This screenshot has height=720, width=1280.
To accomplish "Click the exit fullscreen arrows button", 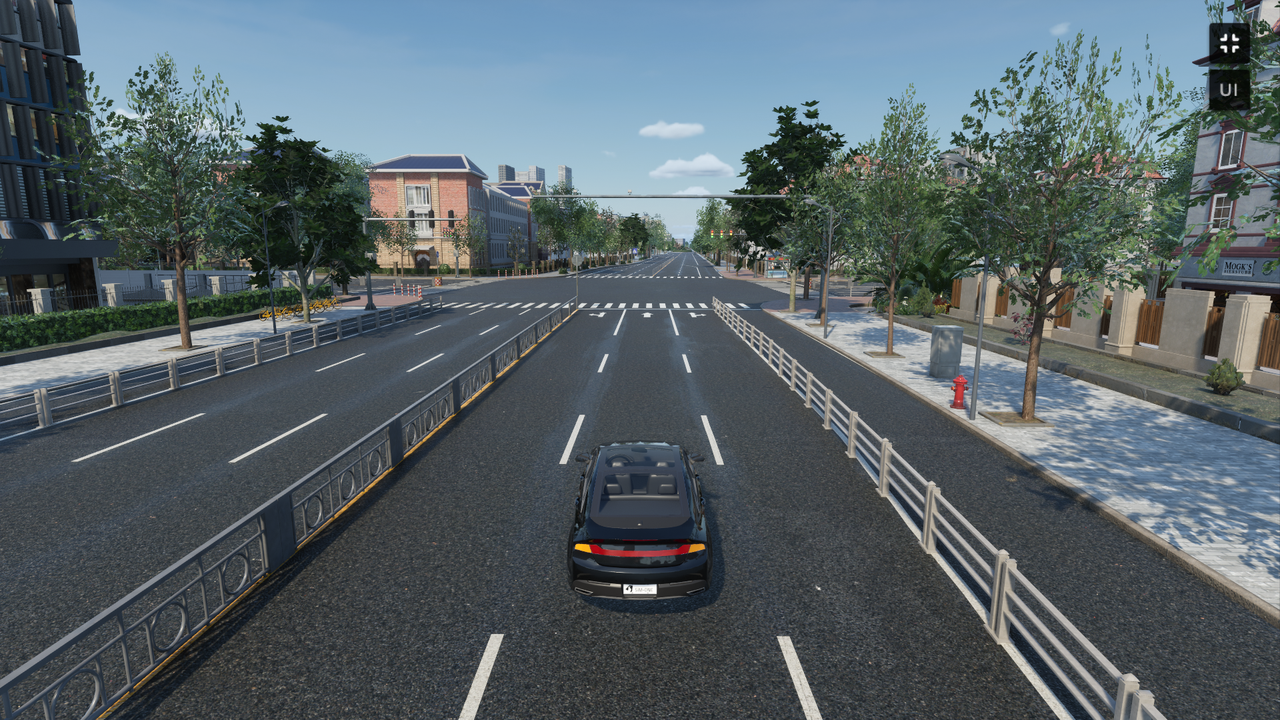I will click(1229, 43).
